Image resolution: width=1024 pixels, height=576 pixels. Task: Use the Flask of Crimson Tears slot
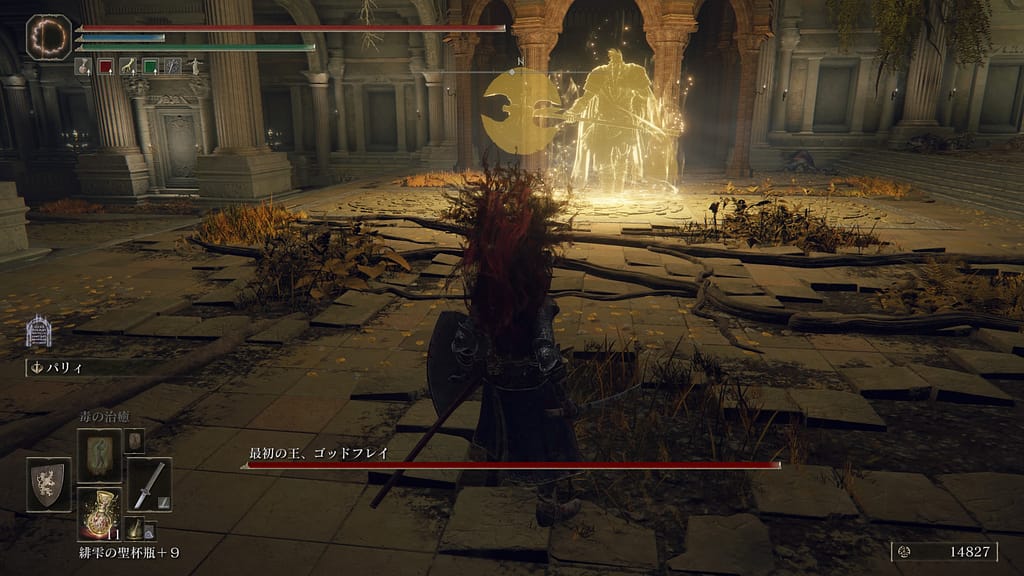click(x=99, y=513)
